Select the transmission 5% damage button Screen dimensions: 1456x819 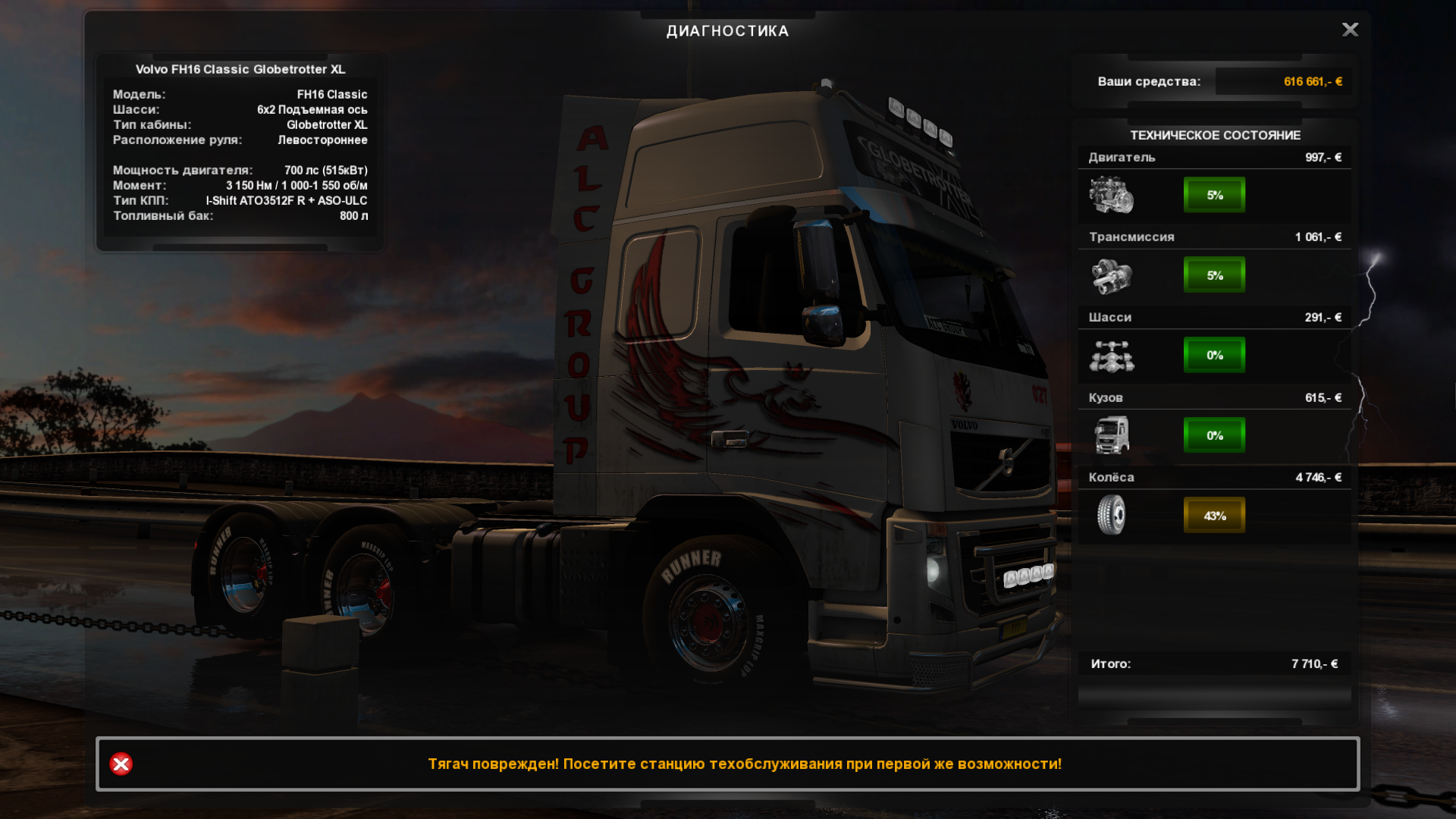pyautogui.click(x=1214, y=275)
